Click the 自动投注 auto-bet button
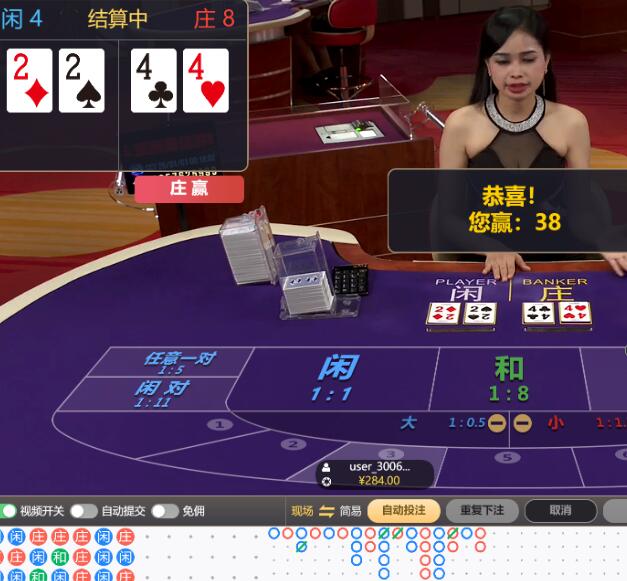 coord(403,511)
